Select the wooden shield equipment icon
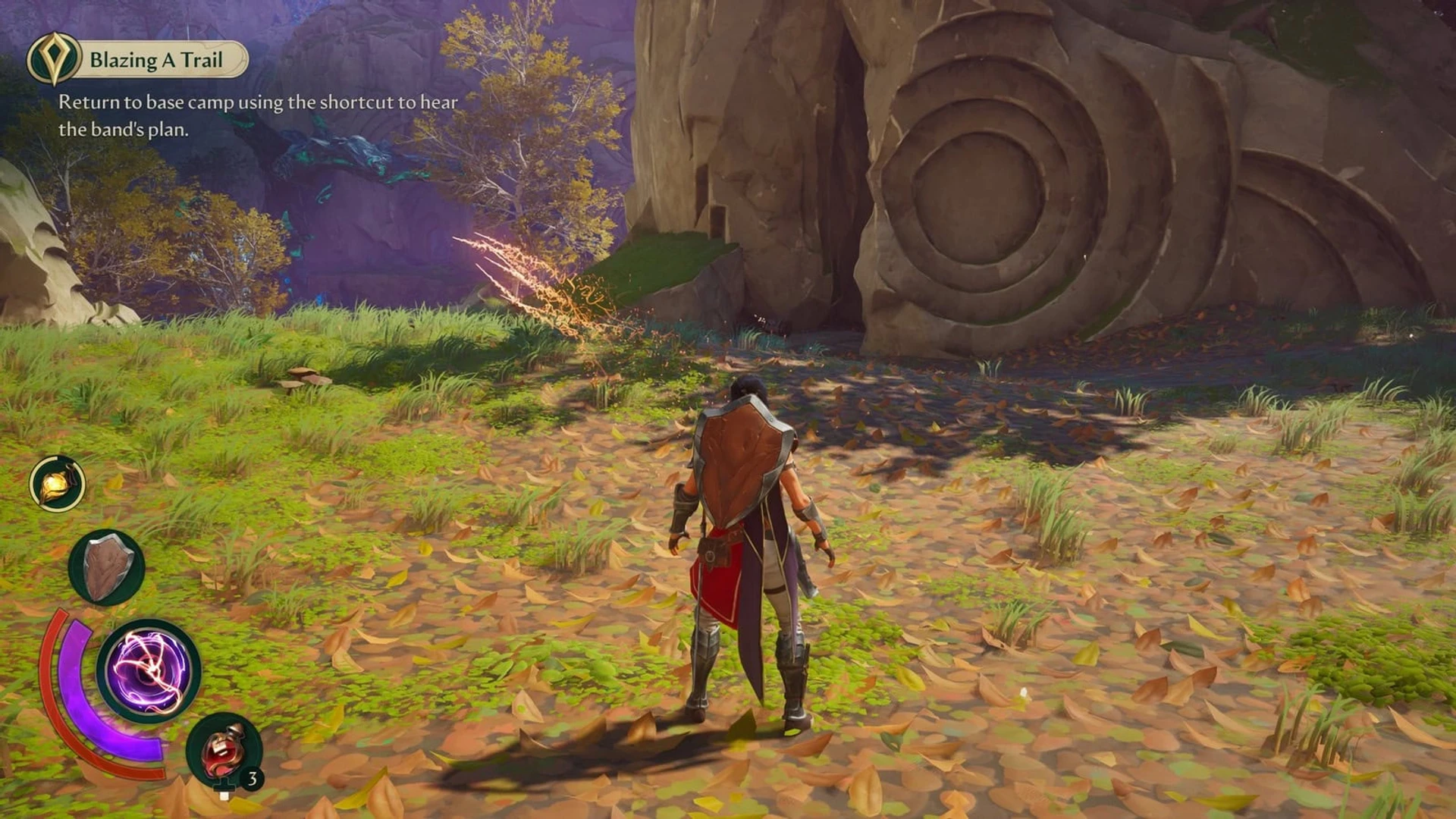Image resolution: width=1456 pixels, height=819 pixels. coord(106,567)
